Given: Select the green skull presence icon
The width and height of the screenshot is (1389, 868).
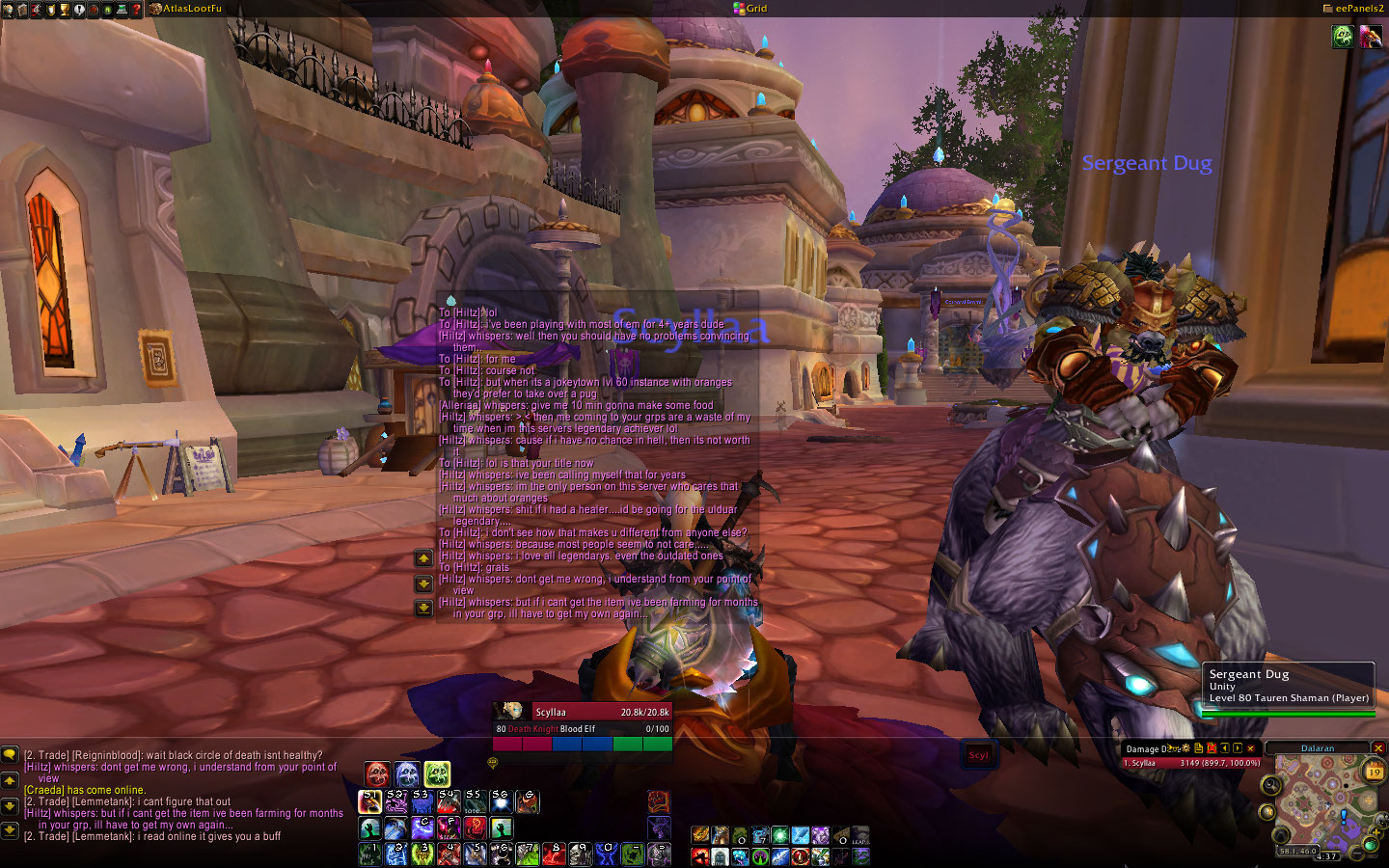Looking at the screenshot, I should click(437, 773).
